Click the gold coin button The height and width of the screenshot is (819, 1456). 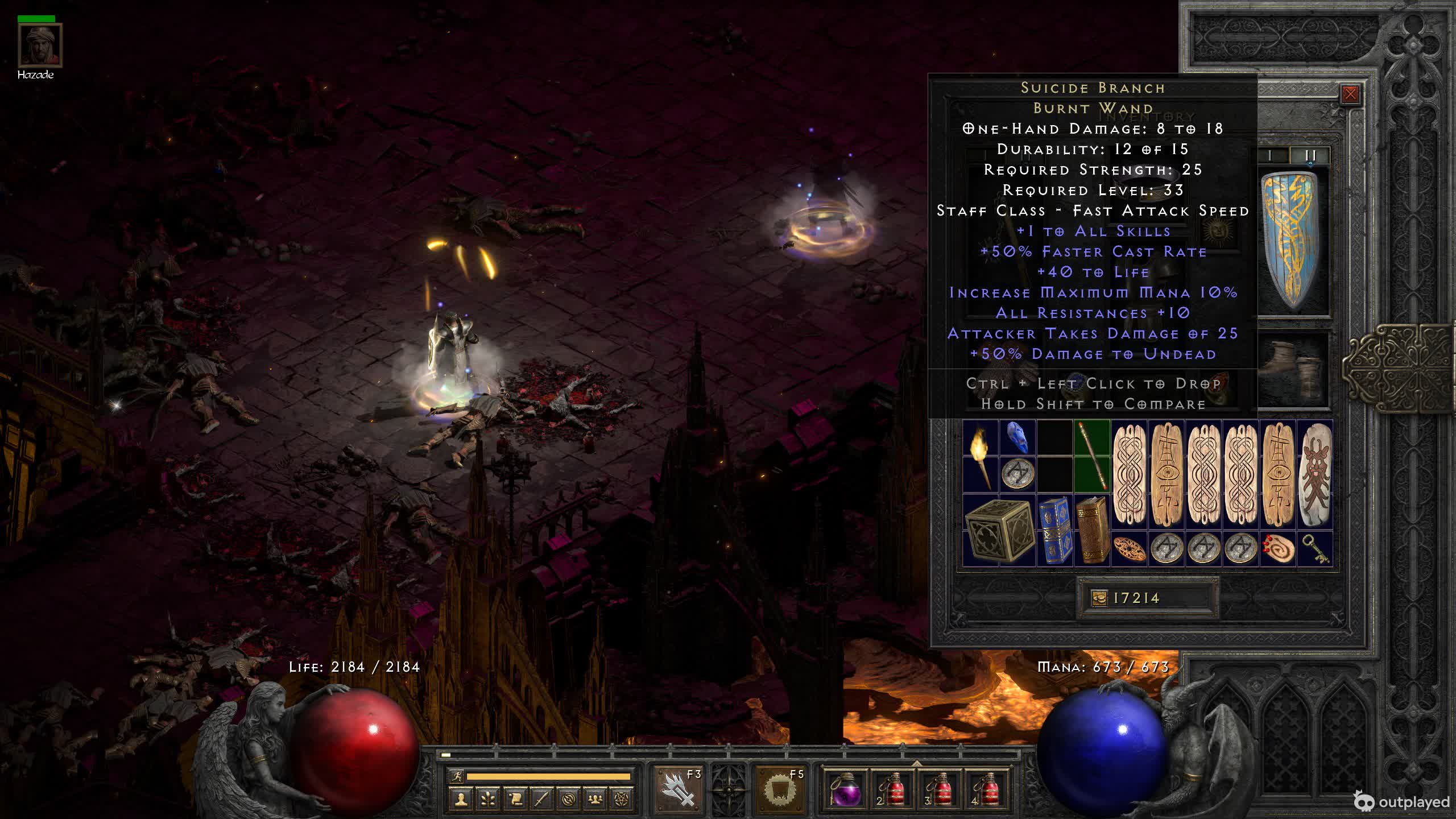[x=1099, y=598]
